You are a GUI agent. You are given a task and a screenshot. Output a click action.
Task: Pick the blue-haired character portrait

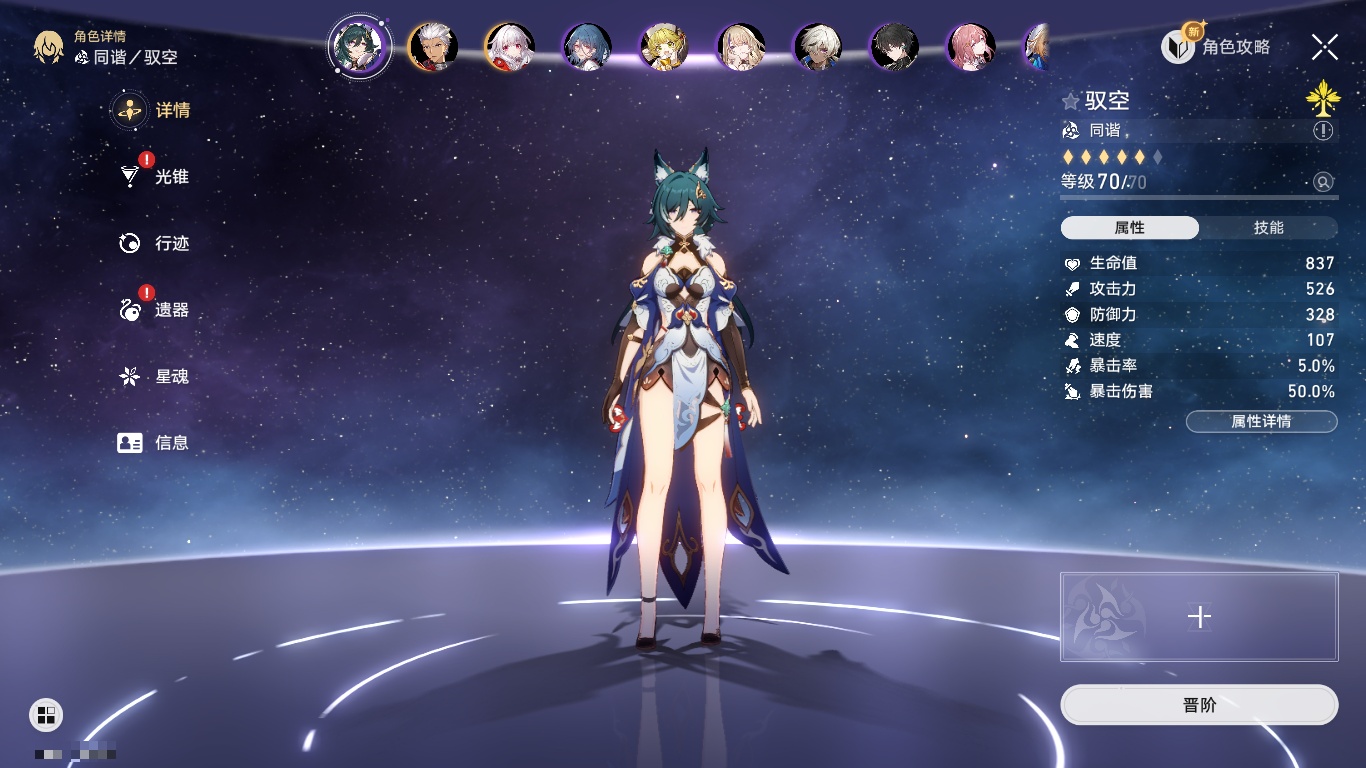coord(587,47)
